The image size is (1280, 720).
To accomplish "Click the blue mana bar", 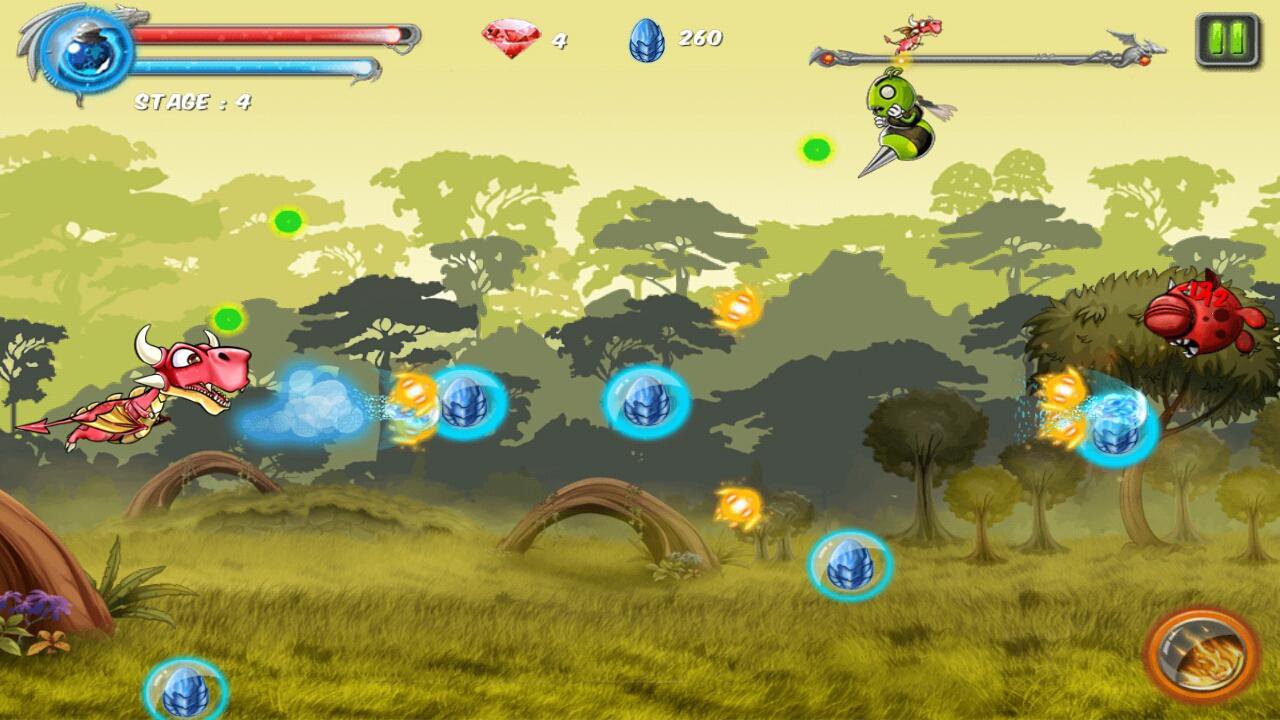I will (x=255, y=62).
